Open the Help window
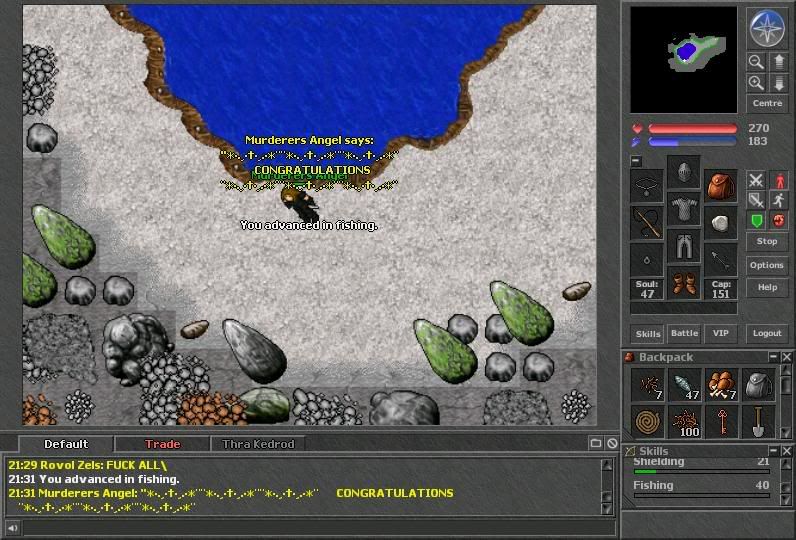 tap(767, 287)
